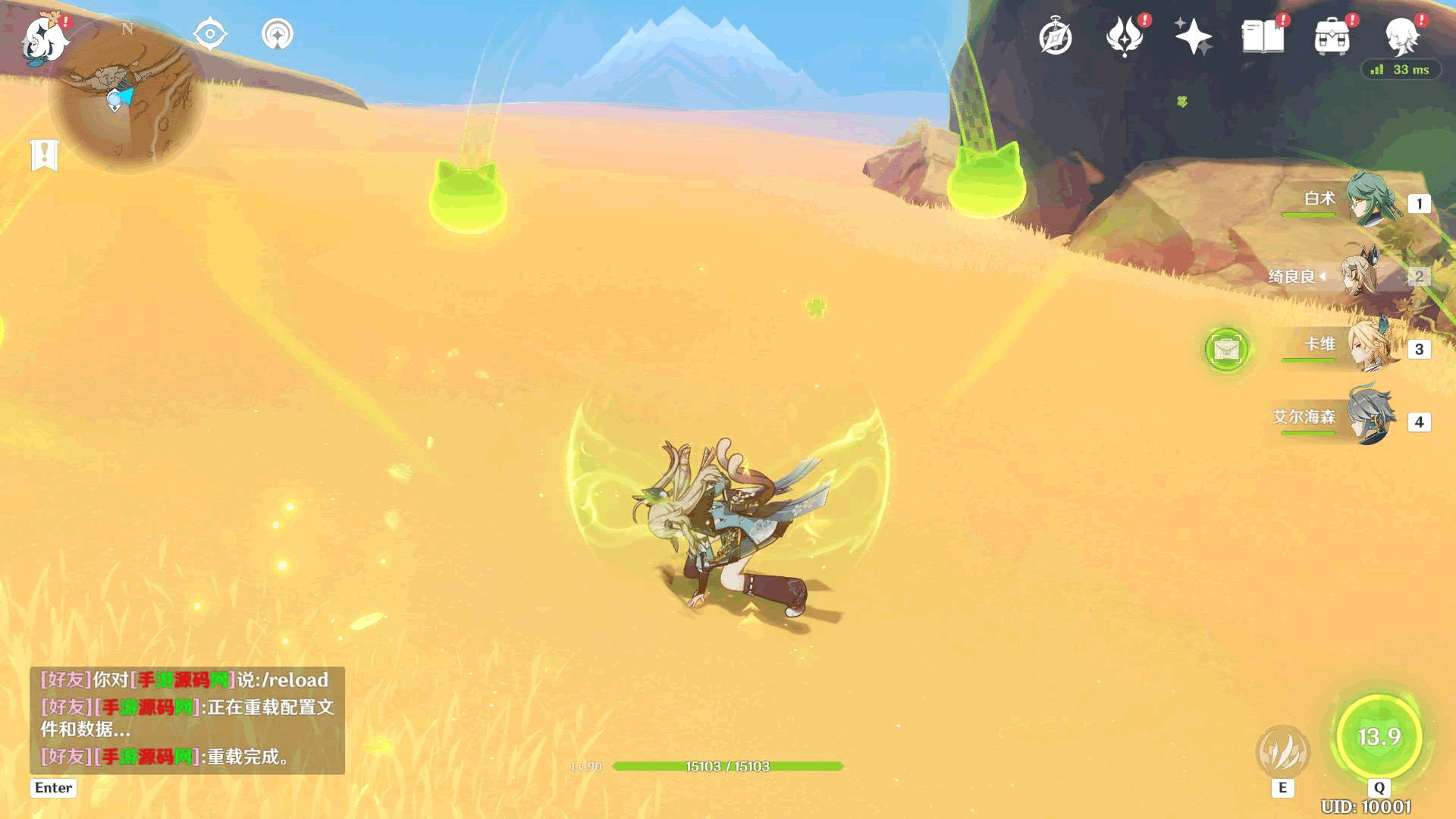The width and height of the screenshot is (1456, 819).
Task: Open the character screen icon
Action: (1402, 36)
